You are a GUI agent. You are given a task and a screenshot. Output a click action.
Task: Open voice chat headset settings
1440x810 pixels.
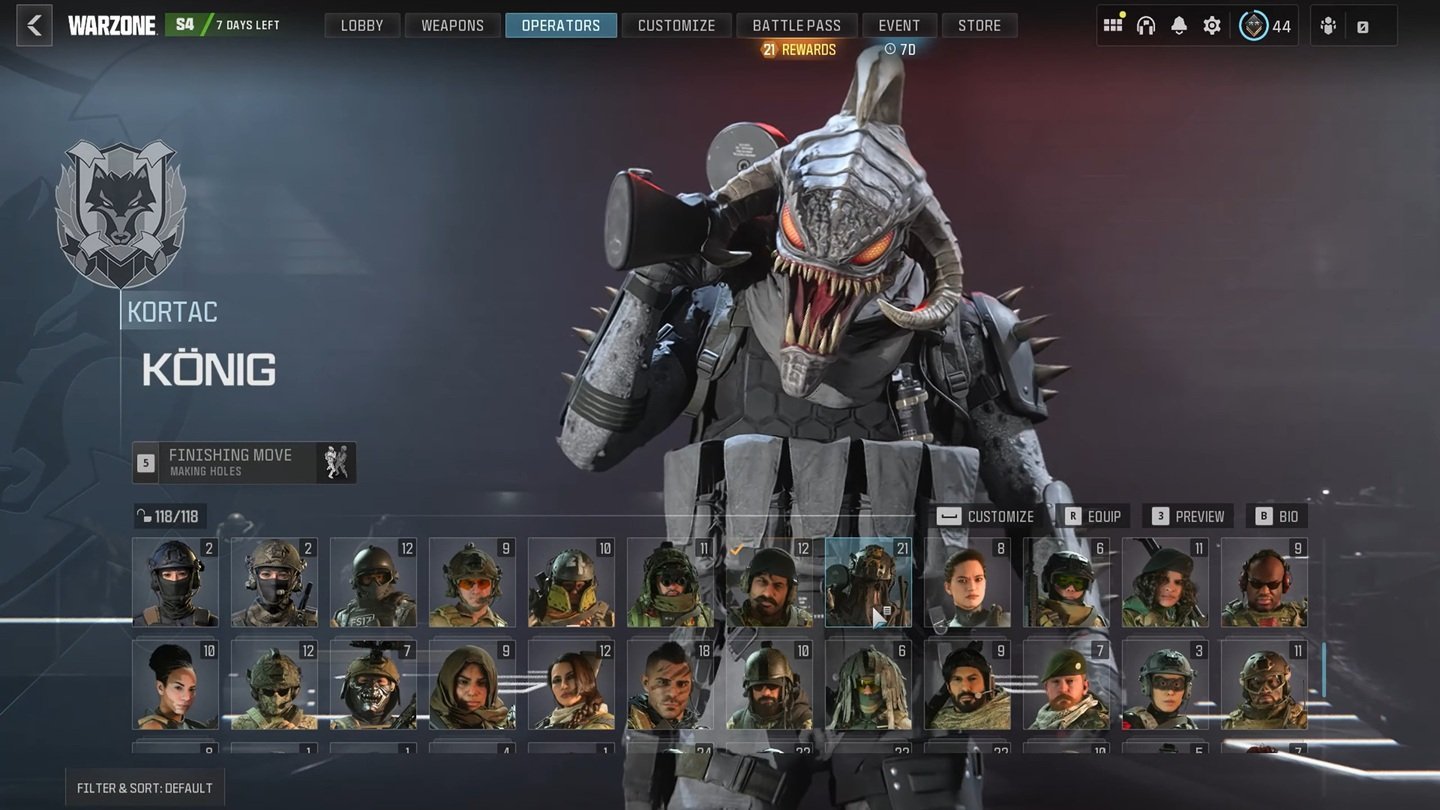coord(1146,26)
